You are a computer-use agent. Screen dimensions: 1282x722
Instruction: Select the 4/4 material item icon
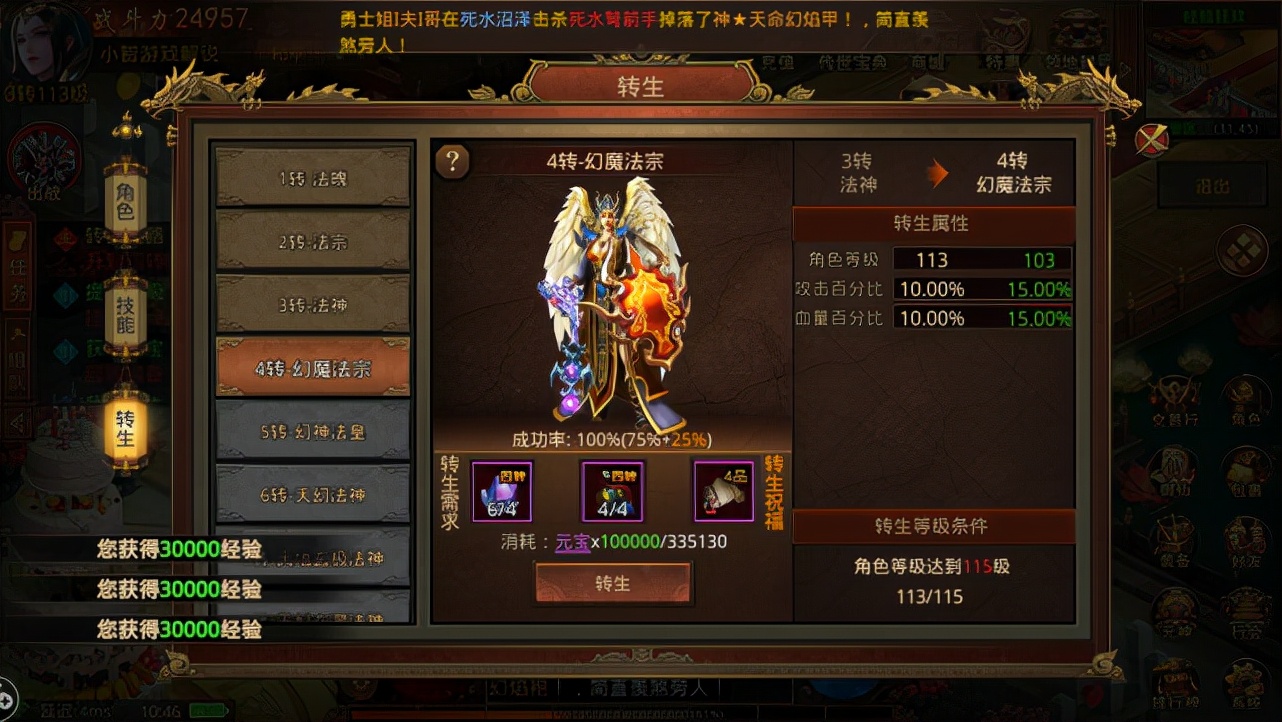612,492
